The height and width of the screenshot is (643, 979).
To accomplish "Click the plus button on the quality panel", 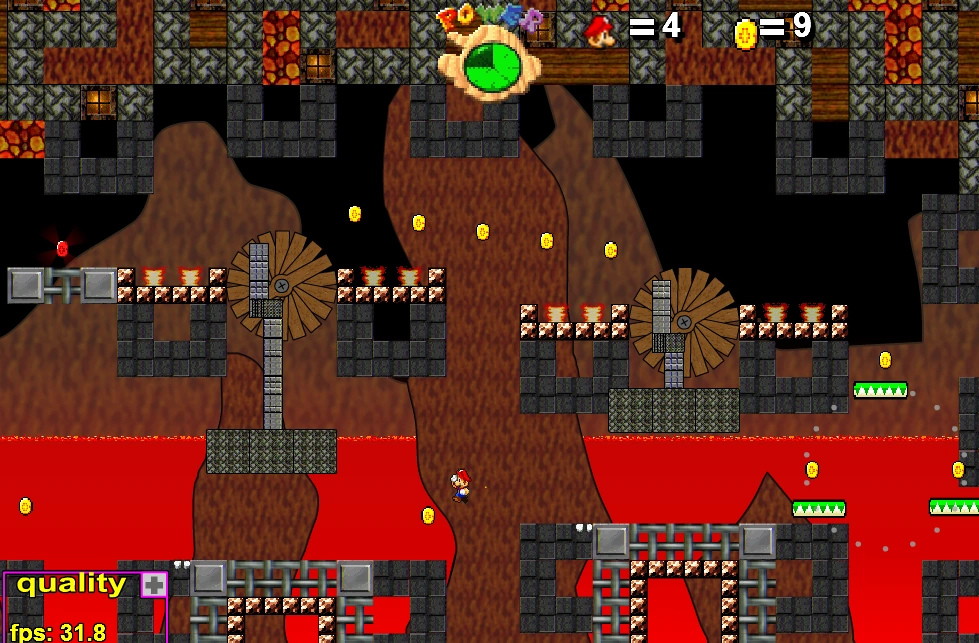I will click(154, 585).
